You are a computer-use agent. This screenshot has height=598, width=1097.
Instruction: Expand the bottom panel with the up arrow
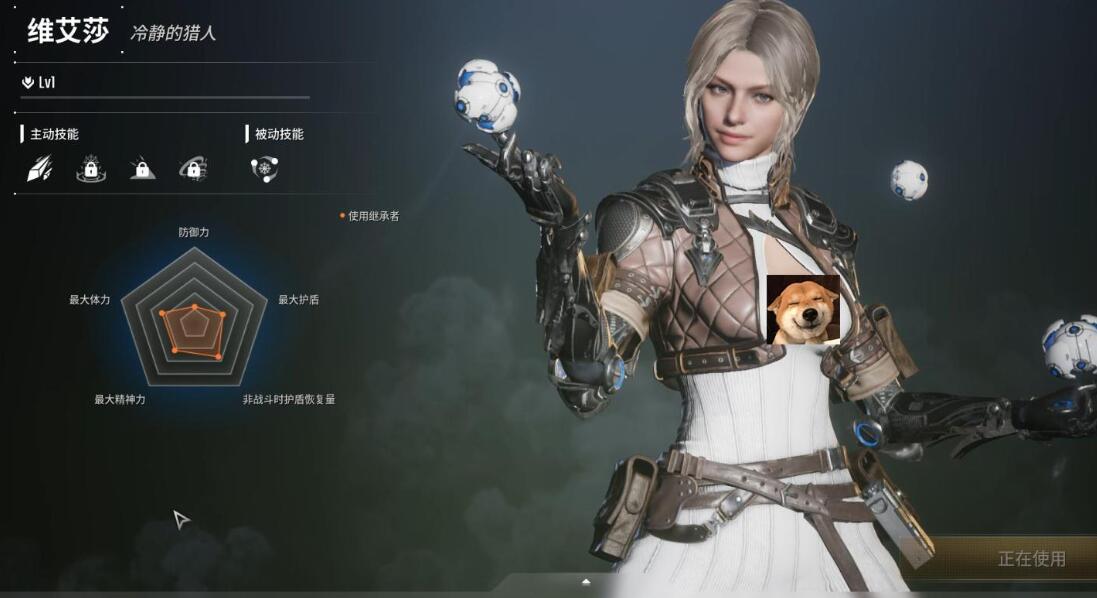click(x=586, y=581)
